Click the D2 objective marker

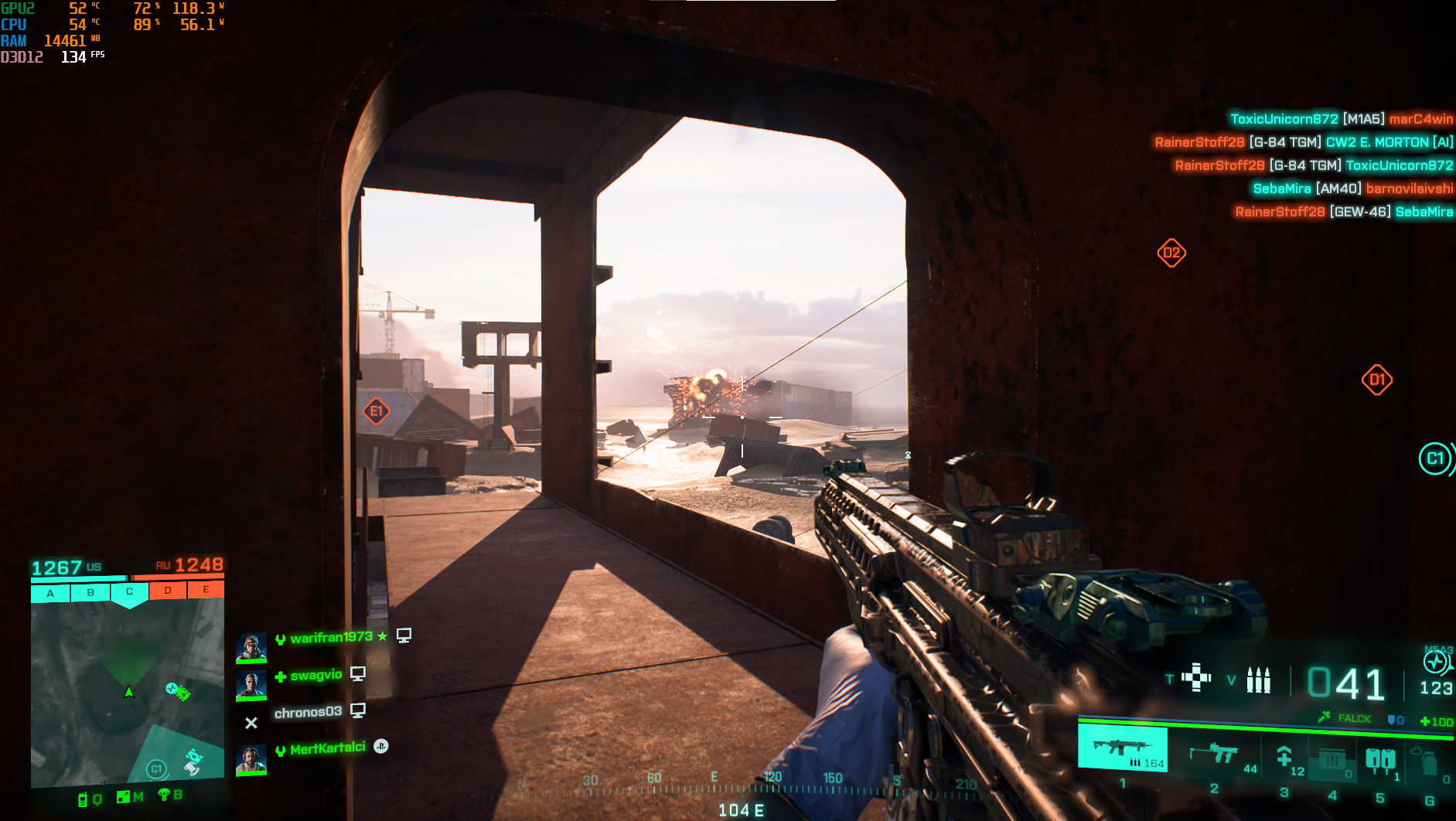tap(1171, 253)
